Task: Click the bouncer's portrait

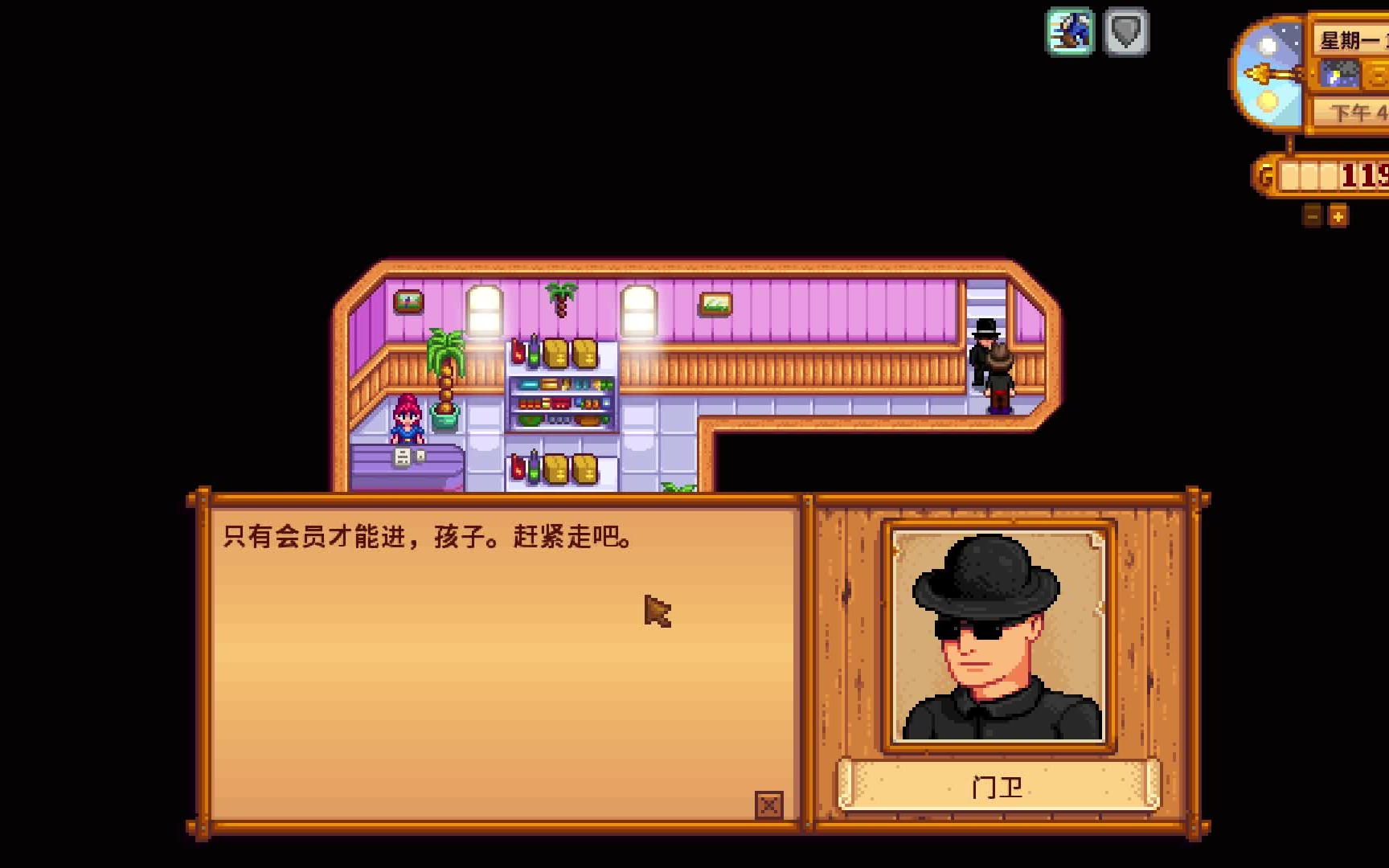Action: coord(998,637)
